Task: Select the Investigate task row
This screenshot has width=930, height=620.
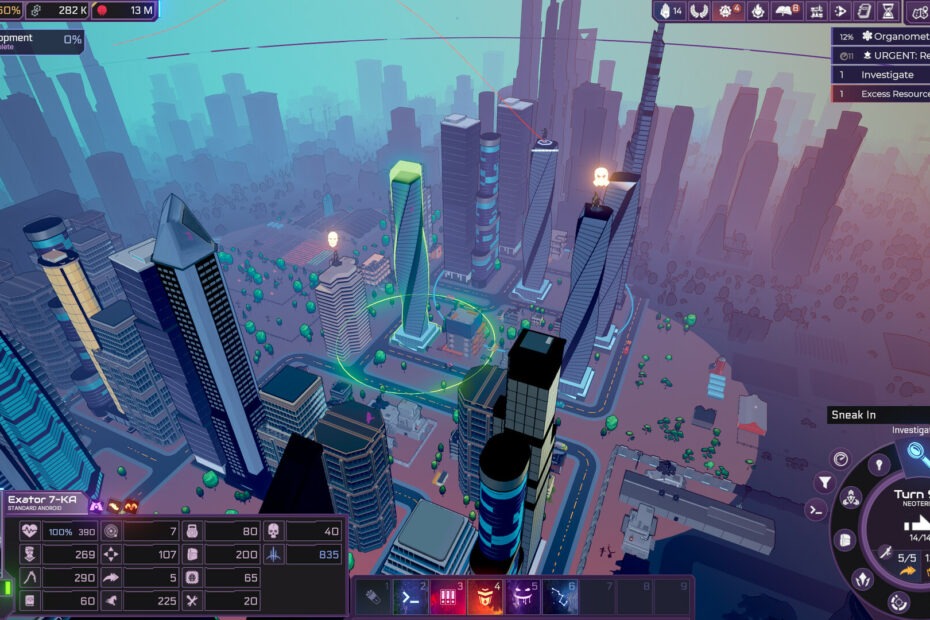Action: point(881,74)
